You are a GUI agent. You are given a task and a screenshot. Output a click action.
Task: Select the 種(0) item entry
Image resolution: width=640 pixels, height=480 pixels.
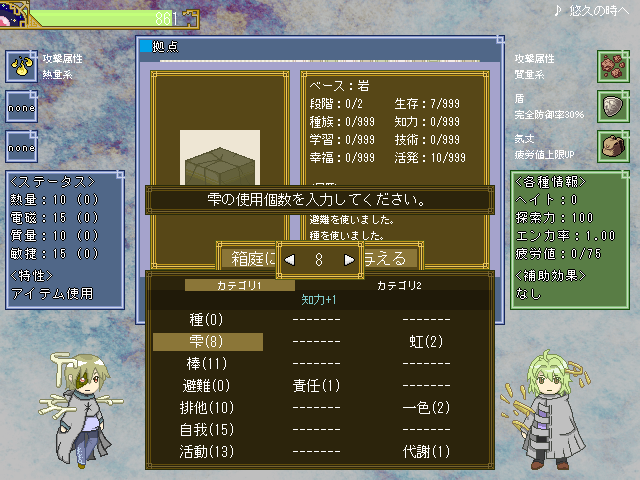[208, 320]
